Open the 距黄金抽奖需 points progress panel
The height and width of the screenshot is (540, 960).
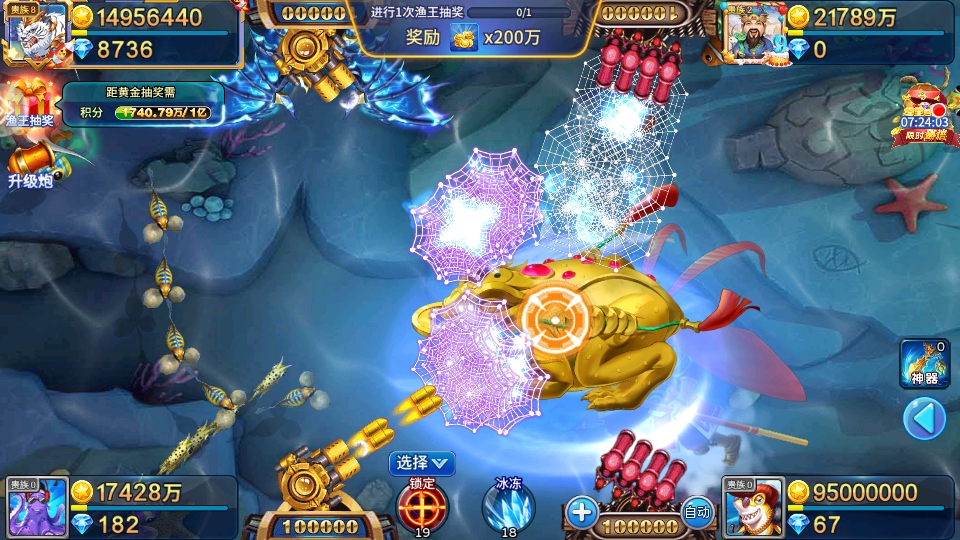tap(143, 104)
